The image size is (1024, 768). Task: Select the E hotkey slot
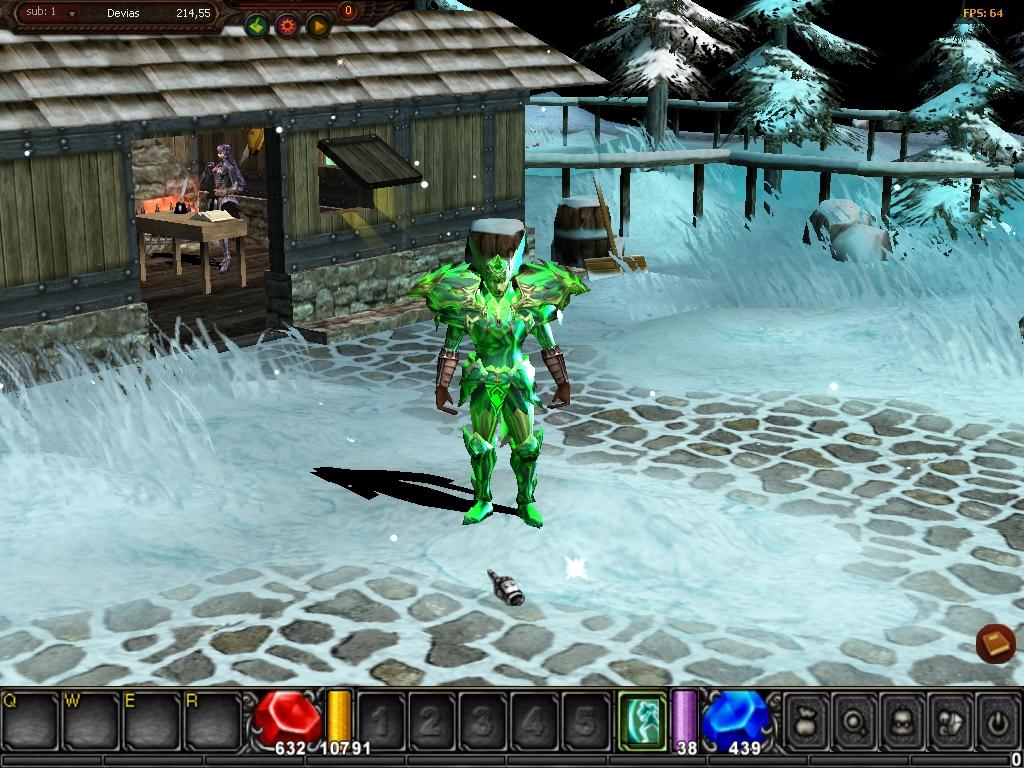click(152, 719)
